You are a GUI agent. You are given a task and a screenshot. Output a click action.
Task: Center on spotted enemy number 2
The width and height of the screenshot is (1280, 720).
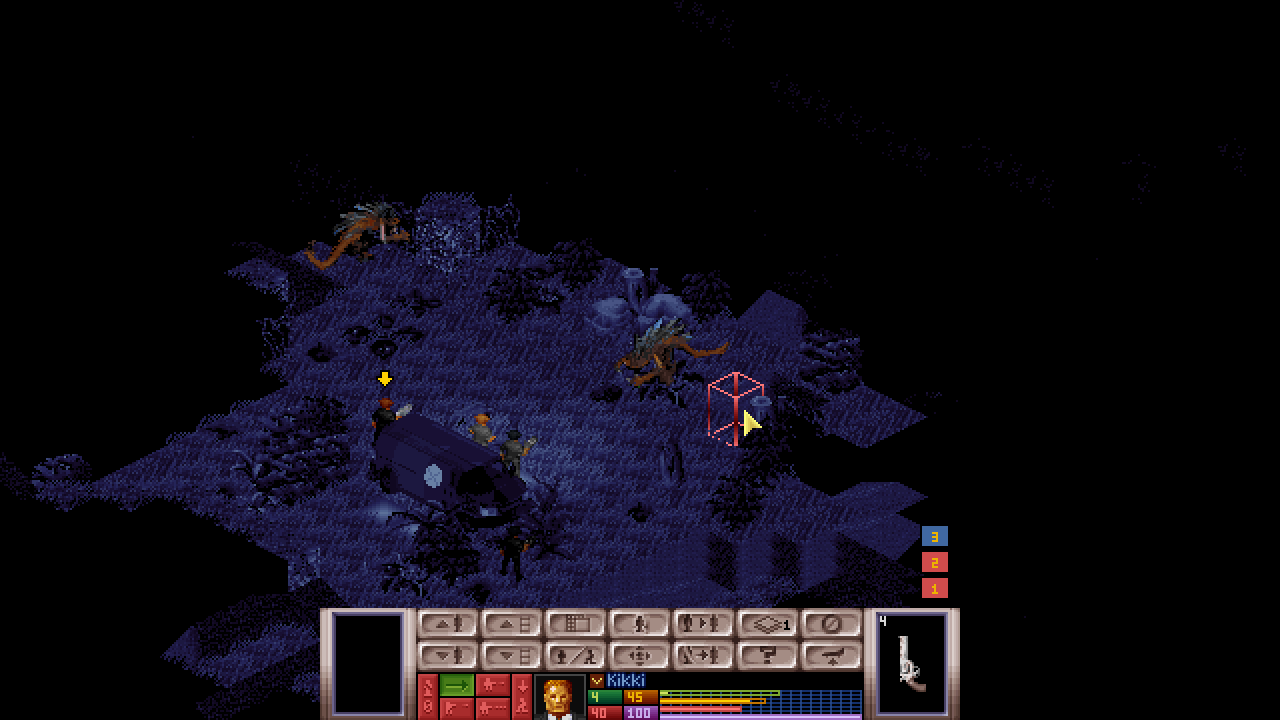[x=934, y=563]
